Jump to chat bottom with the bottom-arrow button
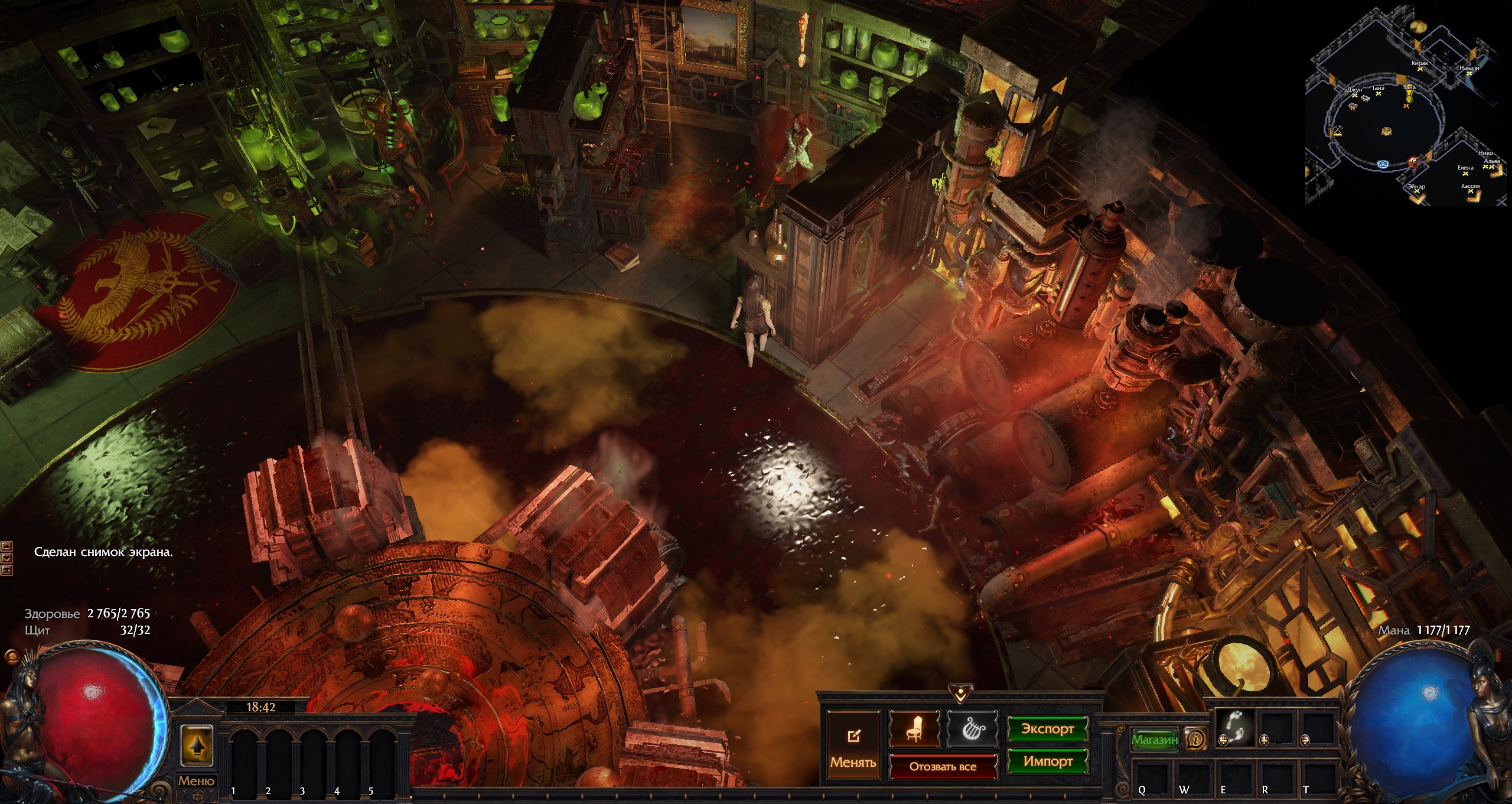Viewport: 1512px width, 804px height. (7, 570)
